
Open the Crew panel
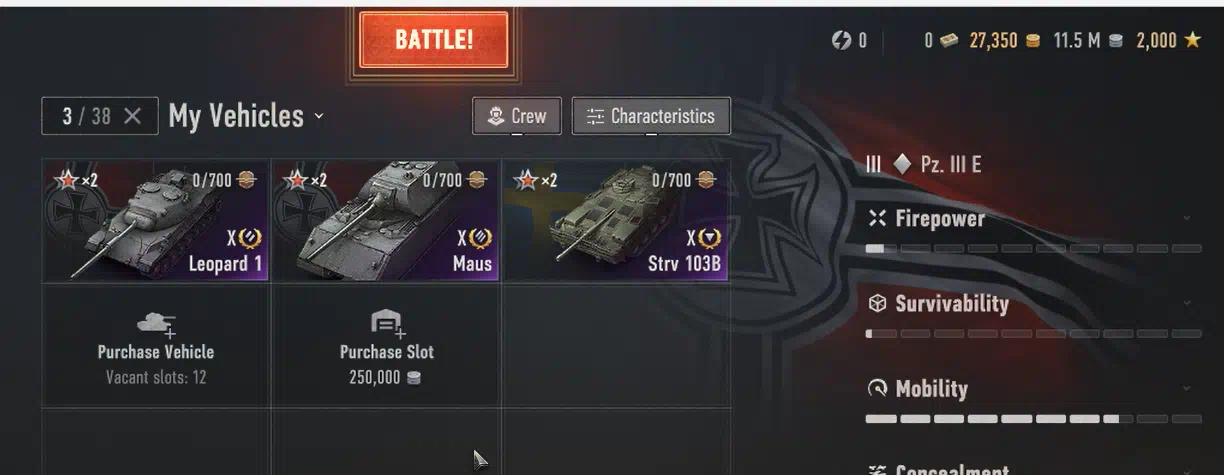(517, 116)
